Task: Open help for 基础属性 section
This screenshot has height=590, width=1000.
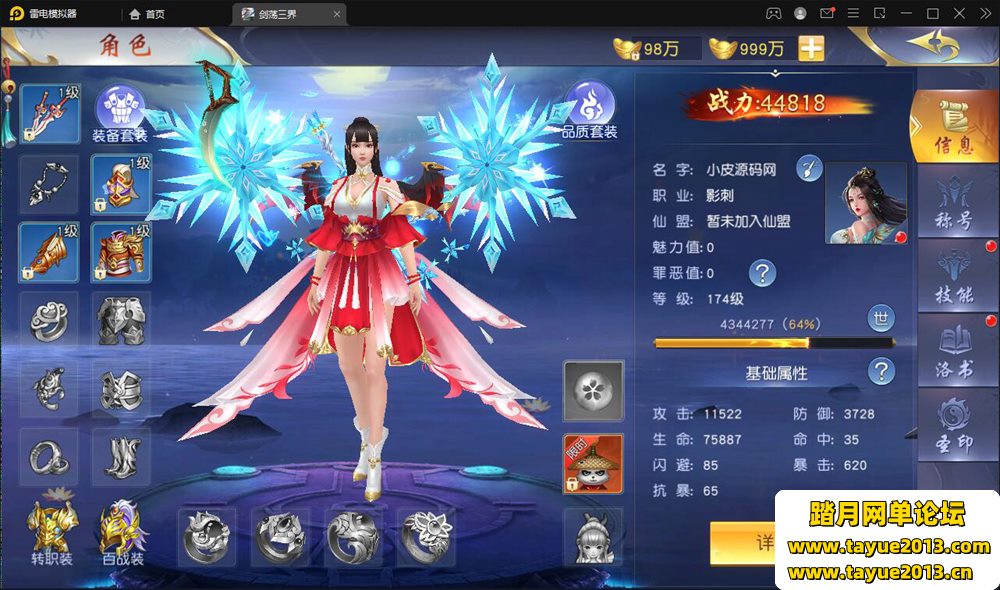Action: (x=881, y=372)
